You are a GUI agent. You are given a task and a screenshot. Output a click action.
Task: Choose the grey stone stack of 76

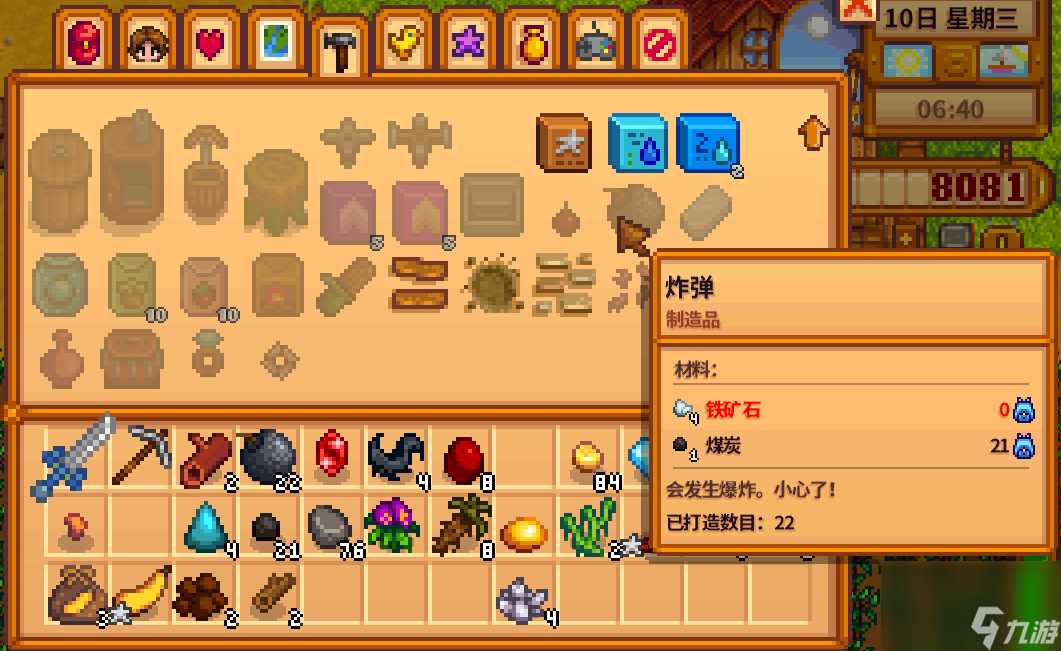[x=331, y=526]
